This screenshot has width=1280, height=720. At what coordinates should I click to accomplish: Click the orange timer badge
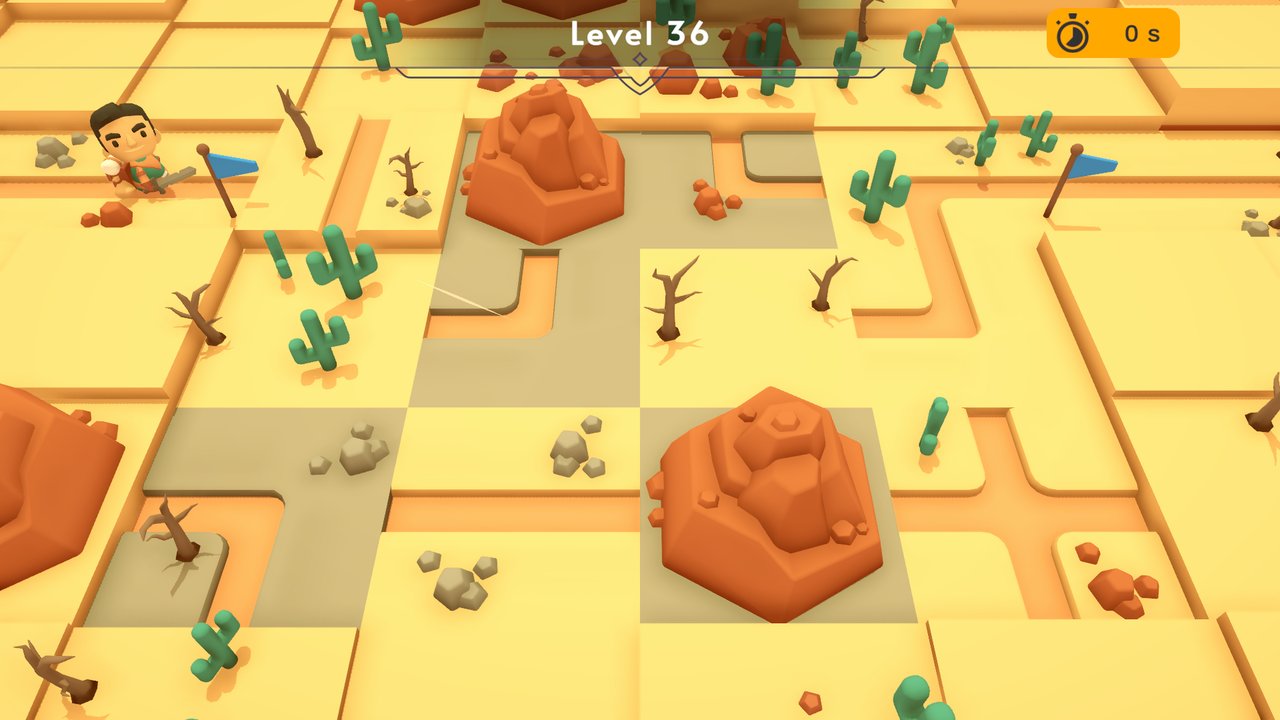pos(1110,33)
